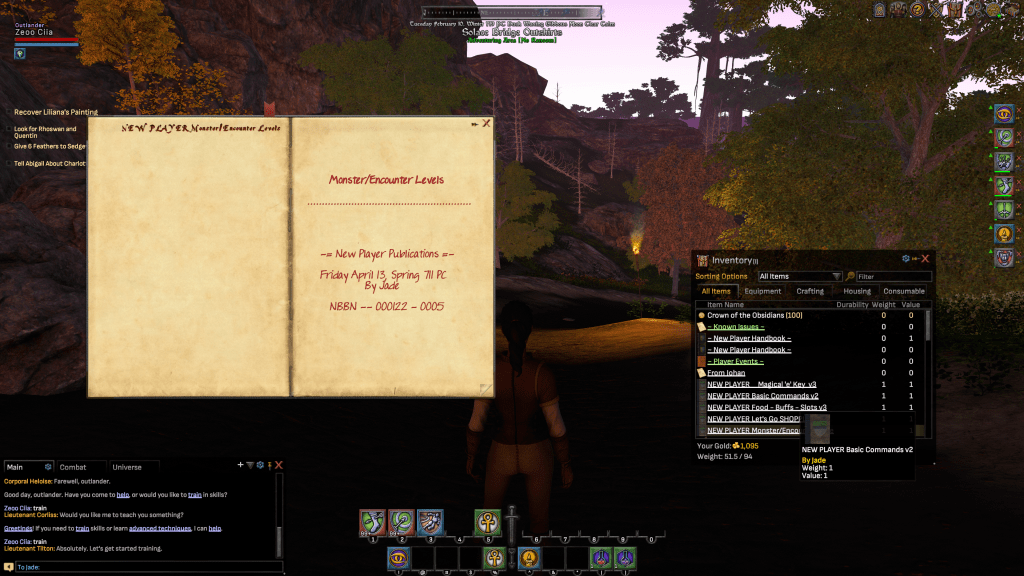Select the Consumable inventory tab
The width and height of the screenshot is (1024, 576).
click(904, 291)
